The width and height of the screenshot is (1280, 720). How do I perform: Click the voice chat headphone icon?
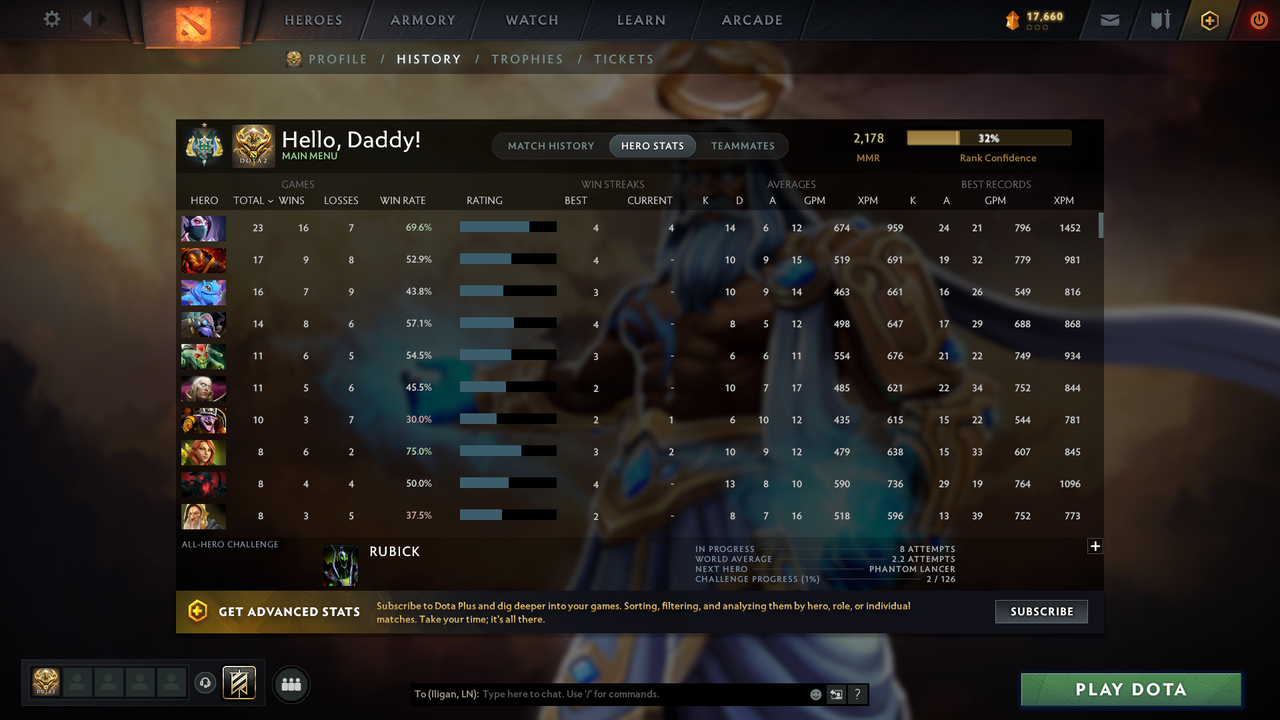(207, 684)
